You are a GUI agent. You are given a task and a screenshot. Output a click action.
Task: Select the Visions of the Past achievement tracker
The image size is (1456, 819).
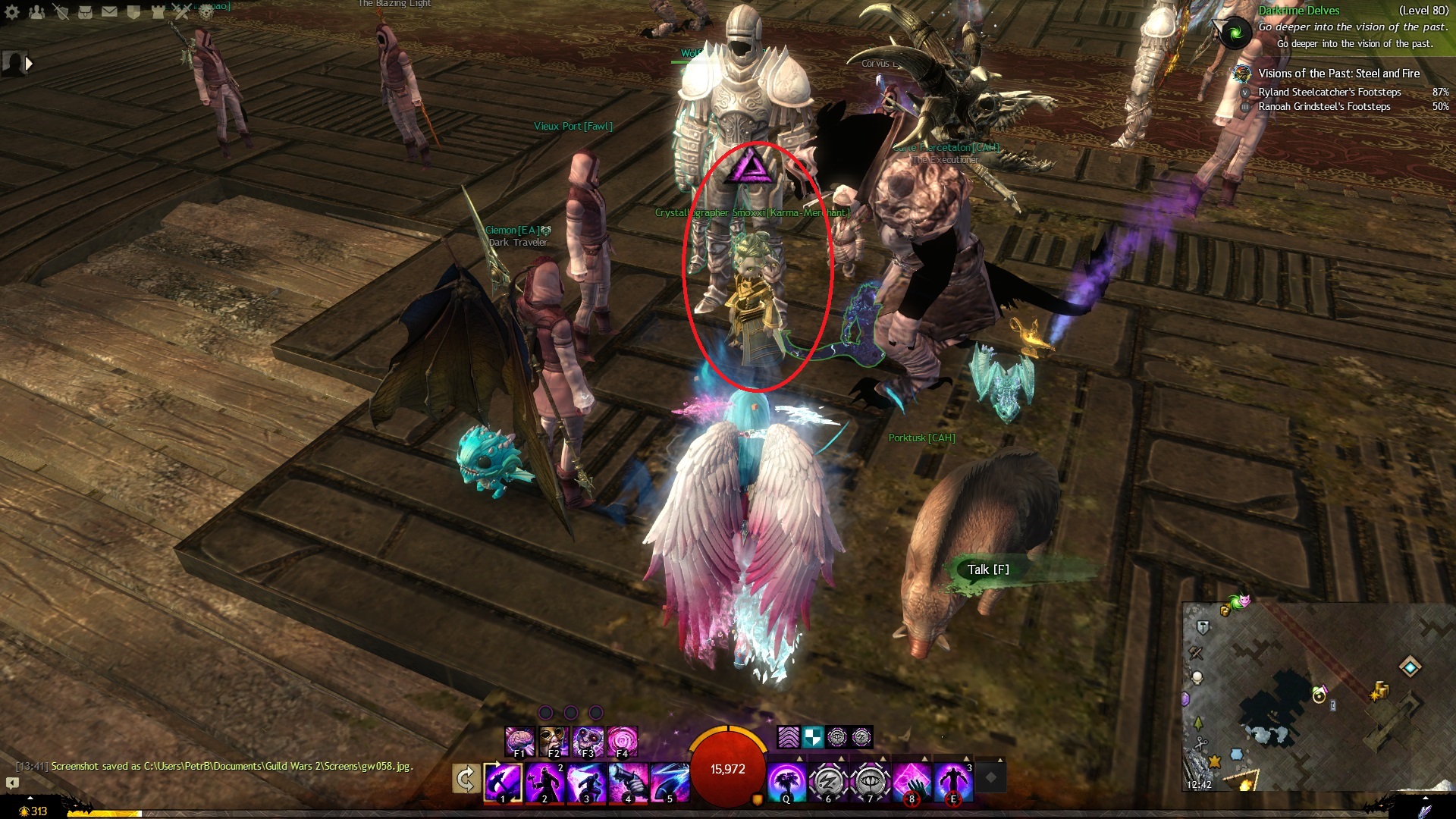tap(1338, 74)
